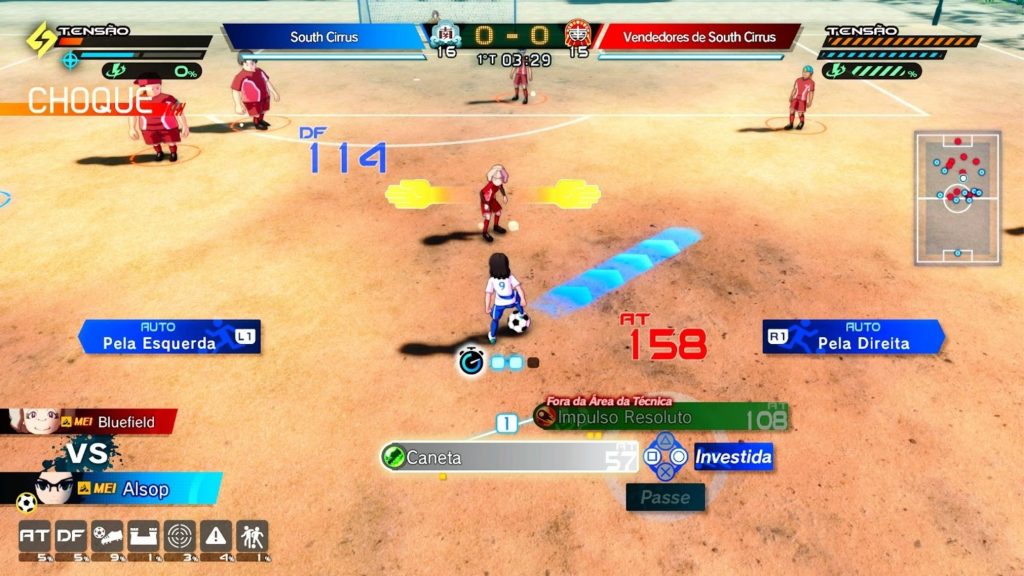This screenshot has width=1024, height=576.
Task: Select the target crosshair stat icon
Action: (179, 537)
